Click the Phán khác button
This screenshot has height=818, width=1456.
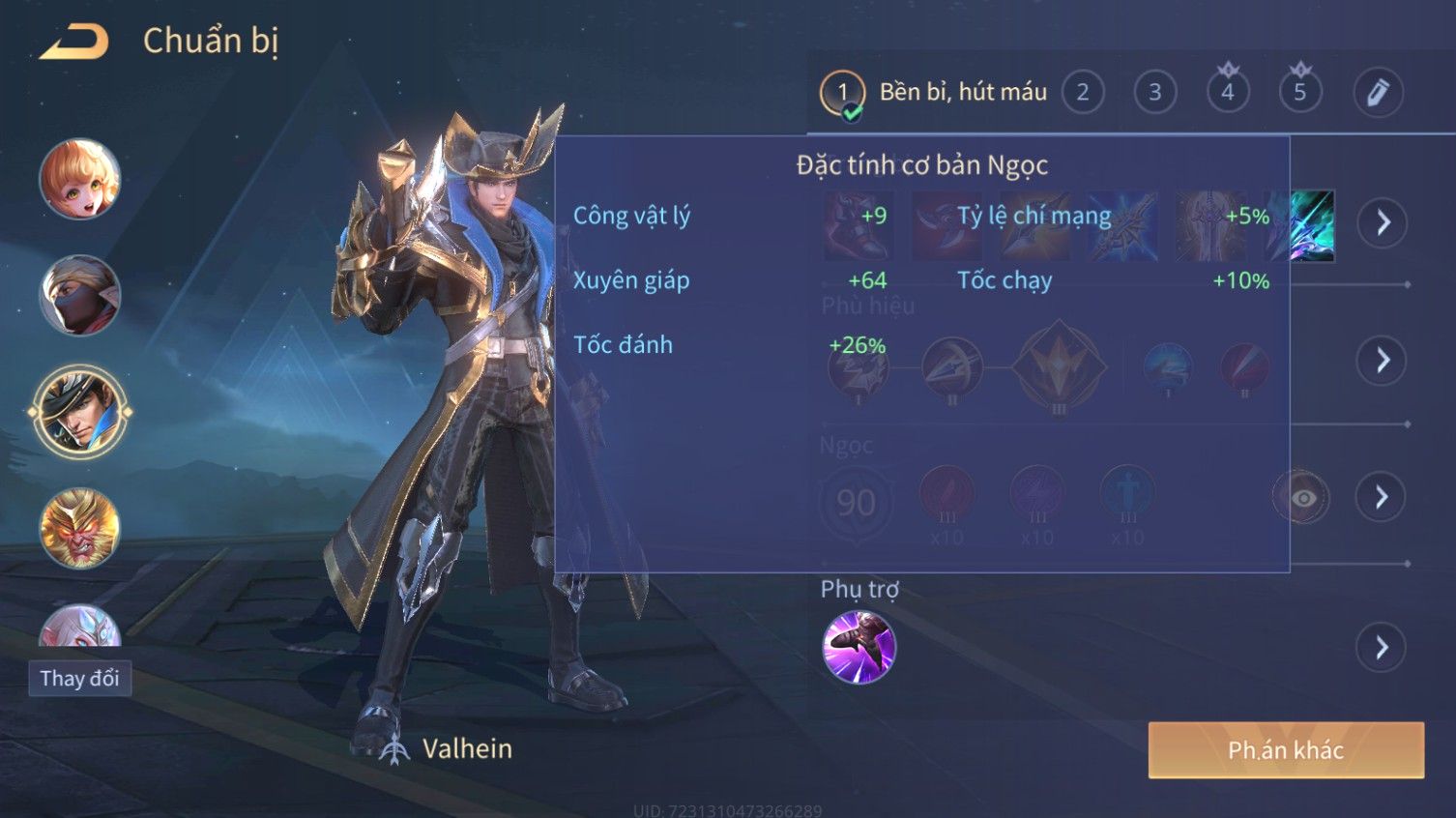pyautogui.click(x=1286, y=750)
